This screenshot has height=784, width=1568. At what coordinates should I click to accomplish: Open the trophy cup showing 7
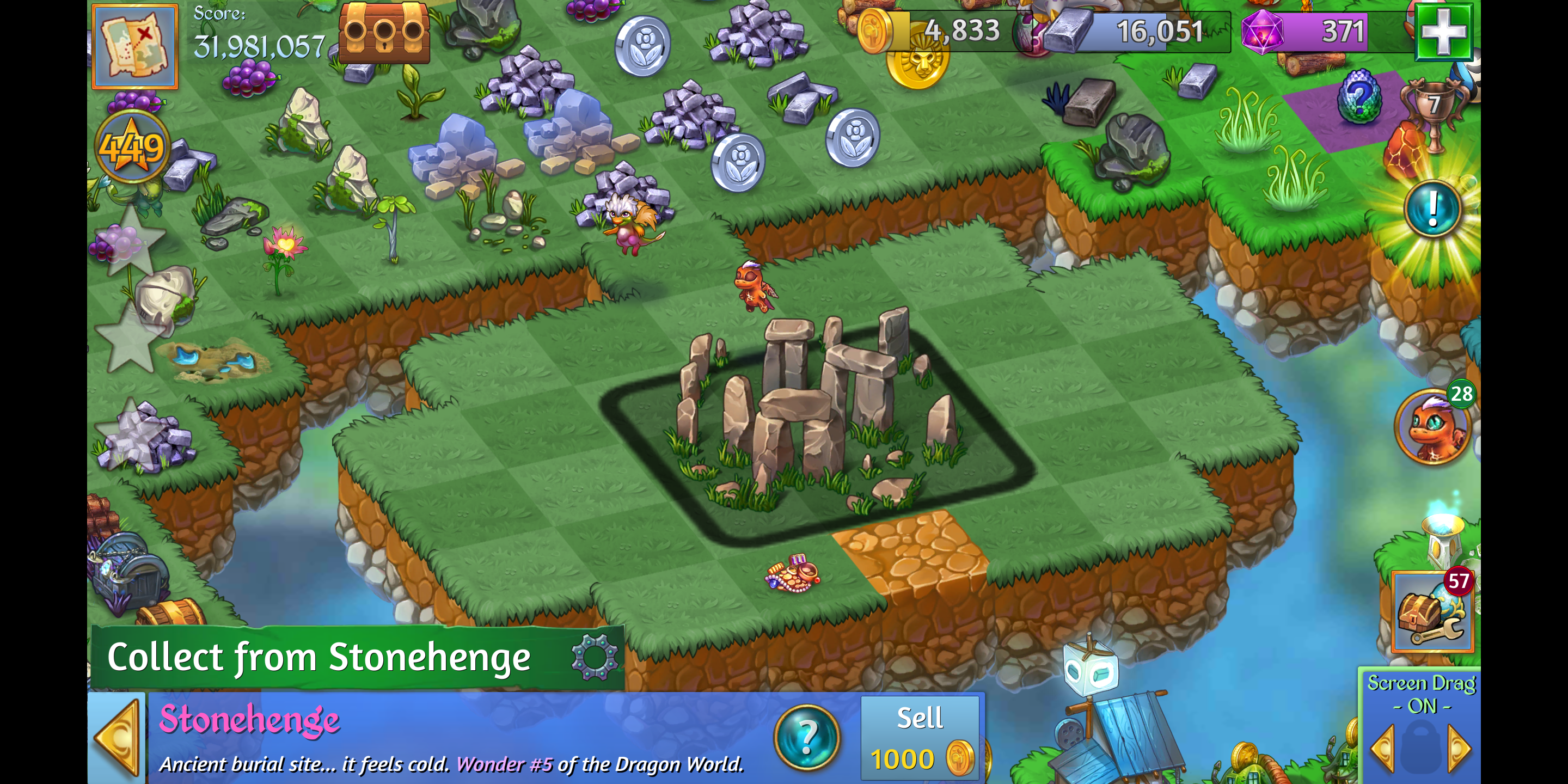[1432, 109]
